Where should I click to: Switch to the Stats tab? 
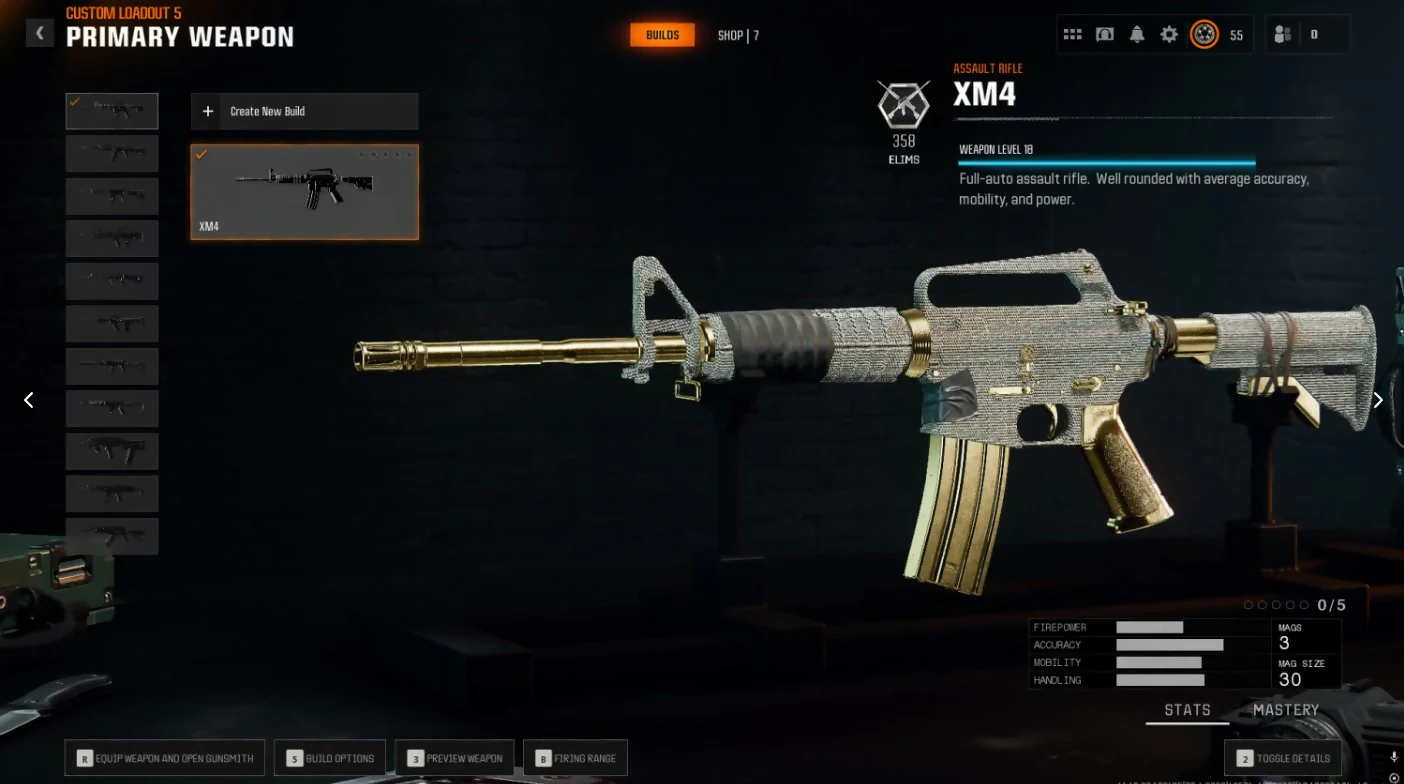[1187, 710]
